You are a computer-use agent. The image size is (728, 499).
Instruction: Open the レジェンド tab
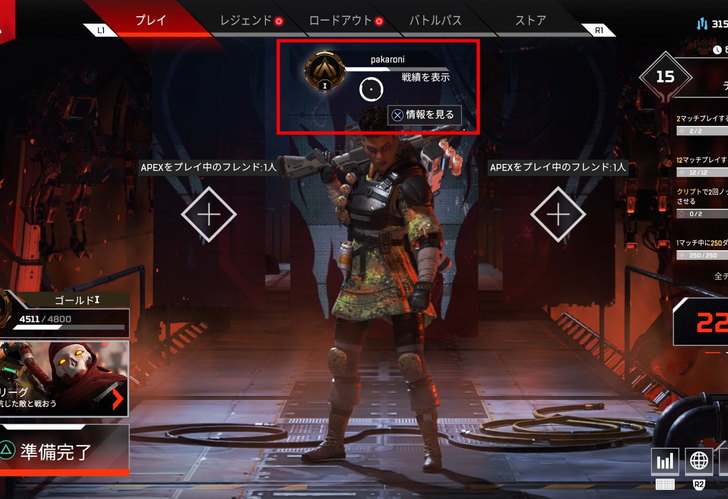coord(245,20)
